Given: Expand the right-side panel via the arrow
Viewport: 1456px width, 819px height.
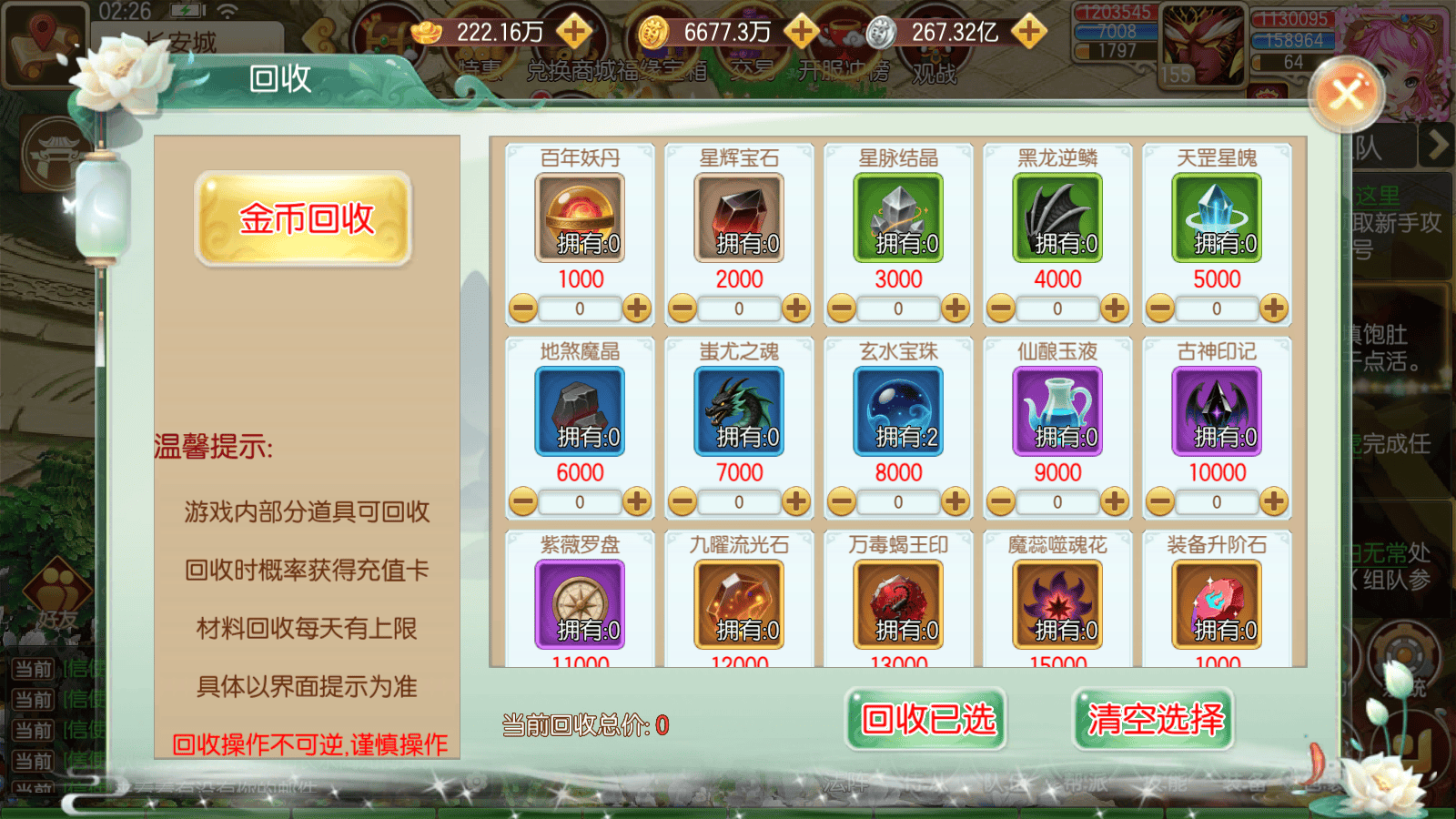Looking at the screenshot, I should (x=1436, y=144).
